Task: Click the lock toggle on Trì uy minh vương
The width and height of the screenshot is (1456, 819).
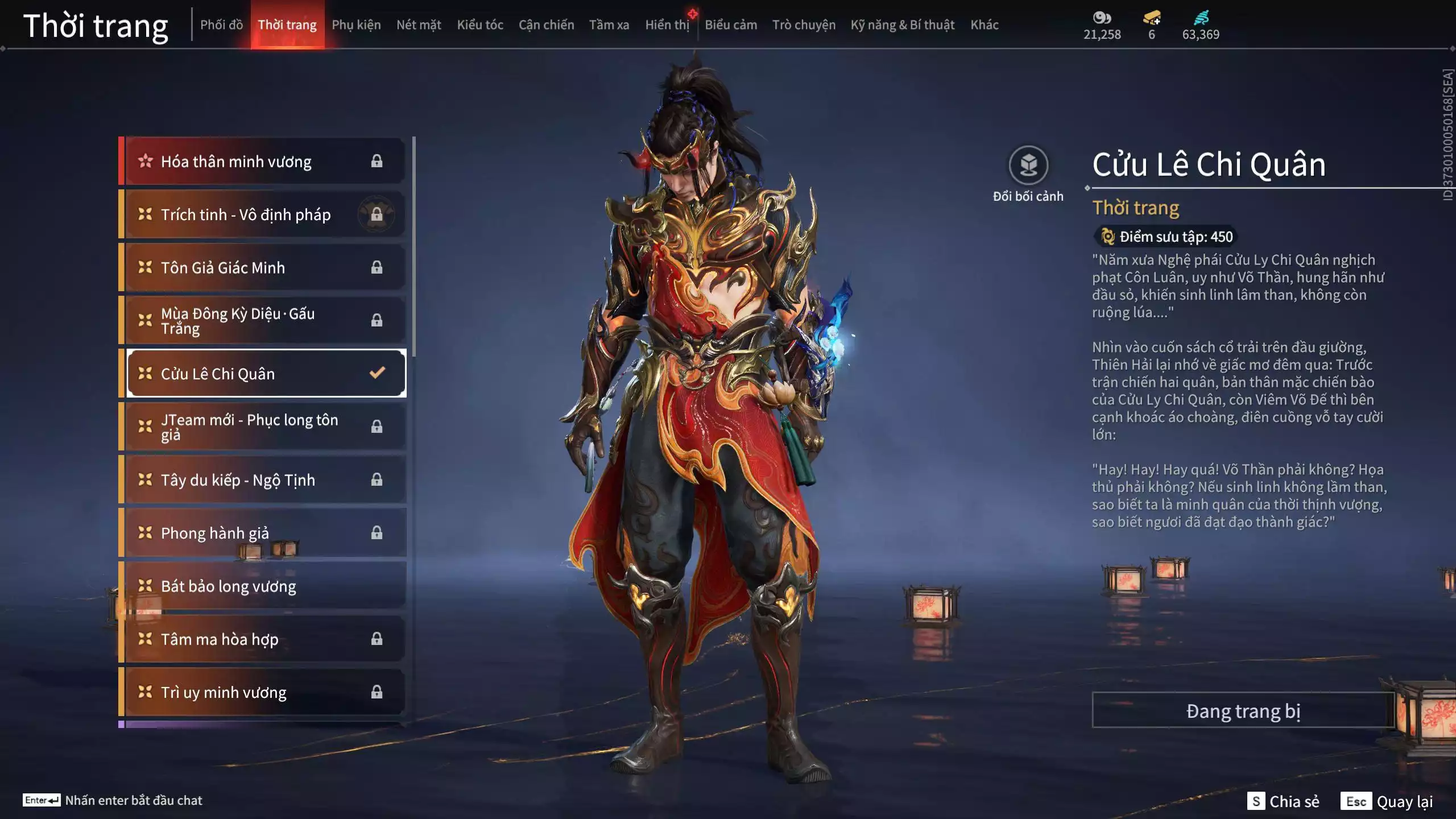Action: click(376, 692)
